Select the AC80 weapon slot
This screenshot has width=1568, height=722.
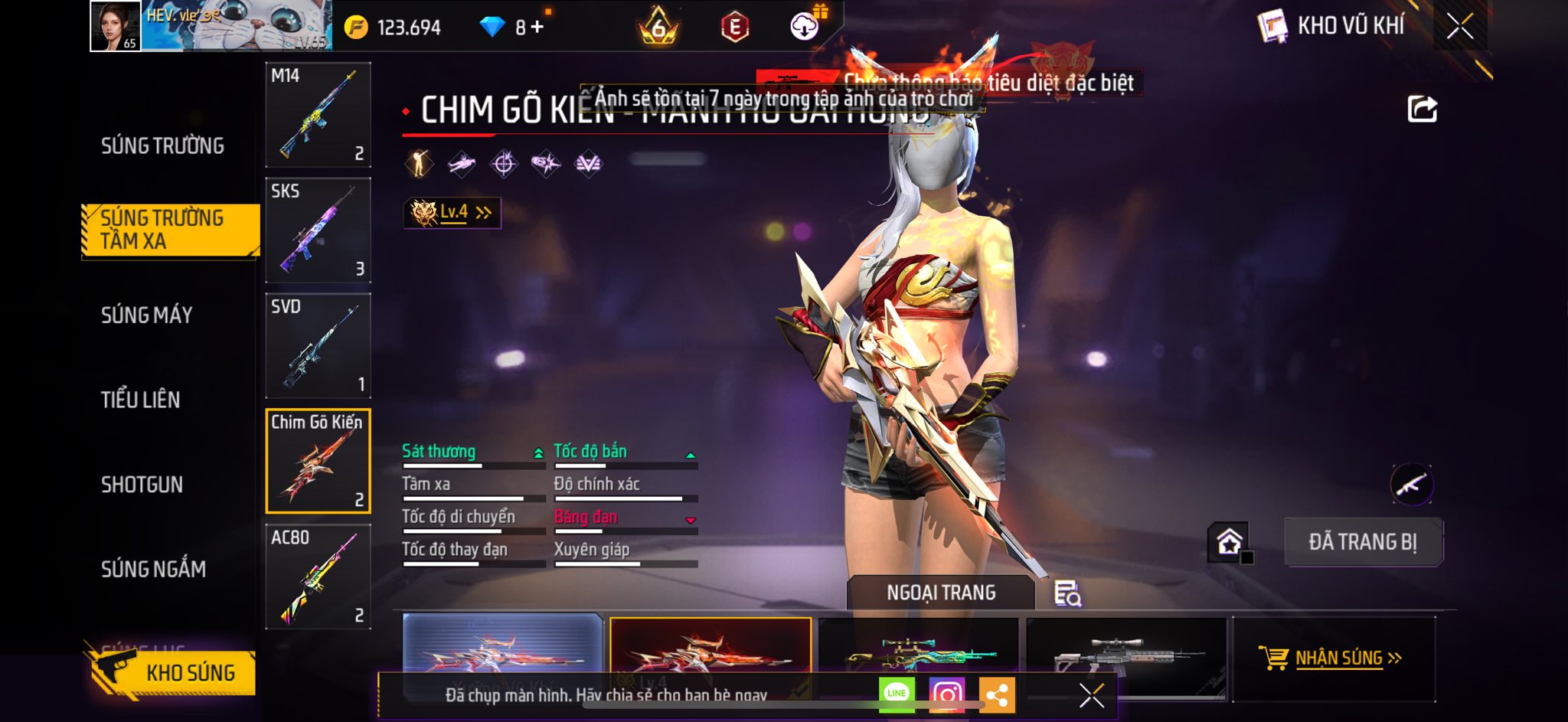(318, 577)
